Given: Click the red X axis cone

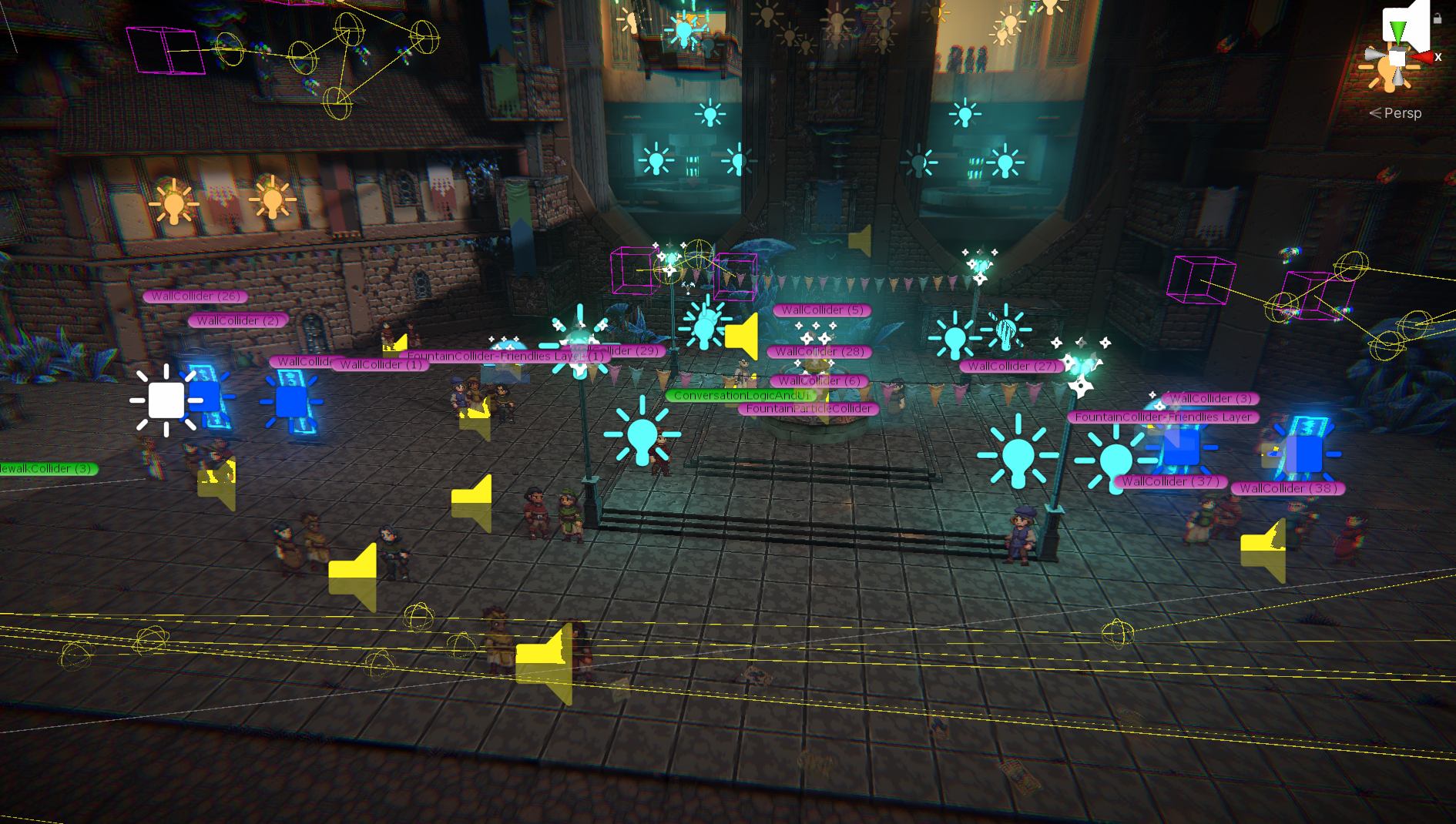Looking at the screenshot, I should 1424,57.
